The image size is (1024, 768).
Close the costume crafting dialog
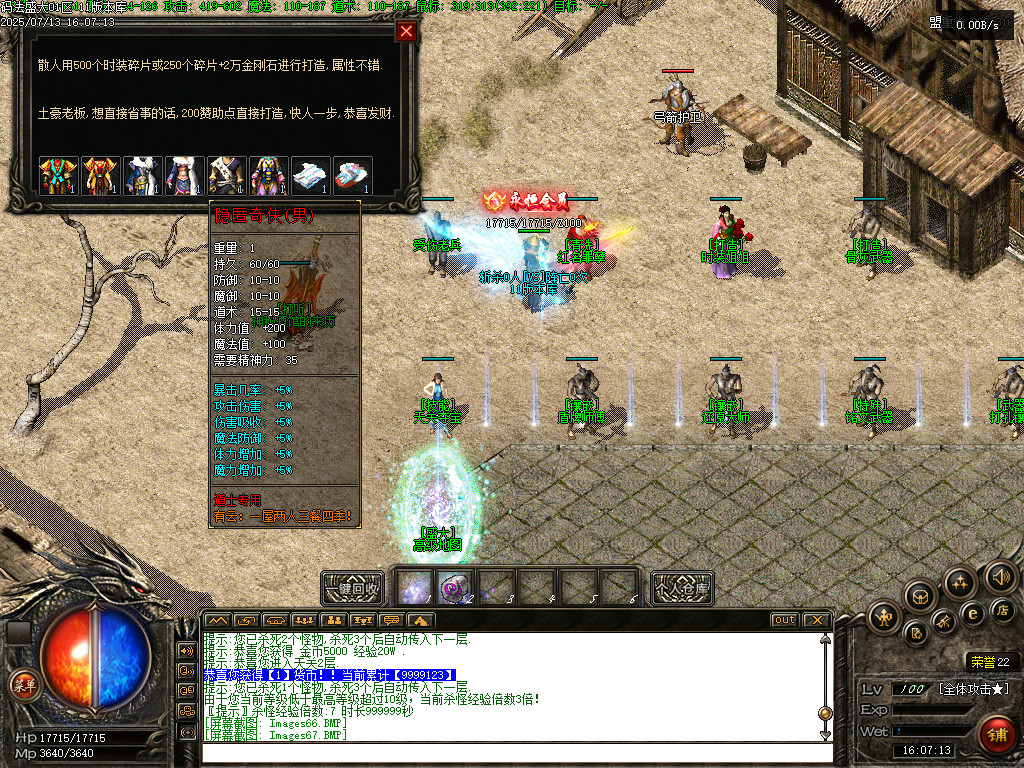pos(406,31)
